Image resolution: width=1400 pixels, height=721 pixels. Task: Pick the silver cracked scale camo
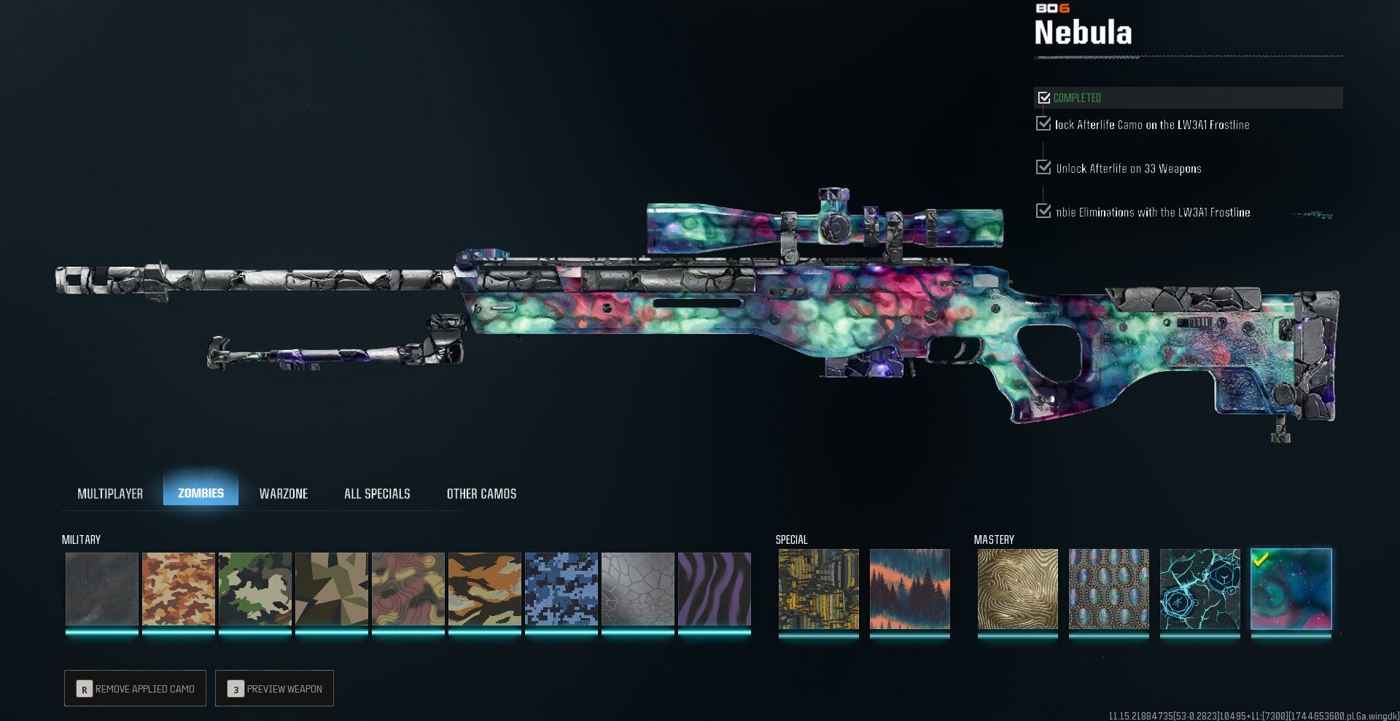tap(638, 590)
